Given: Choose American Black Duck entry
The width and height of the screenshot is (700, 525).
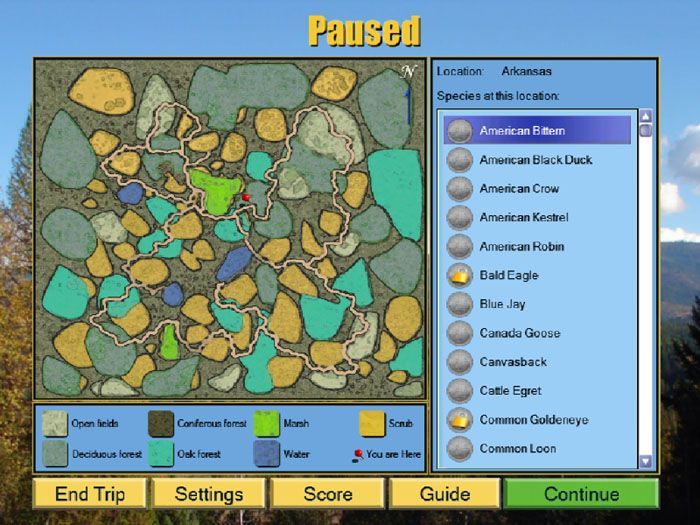Looking at the screenshot, I should click(535, 160).
